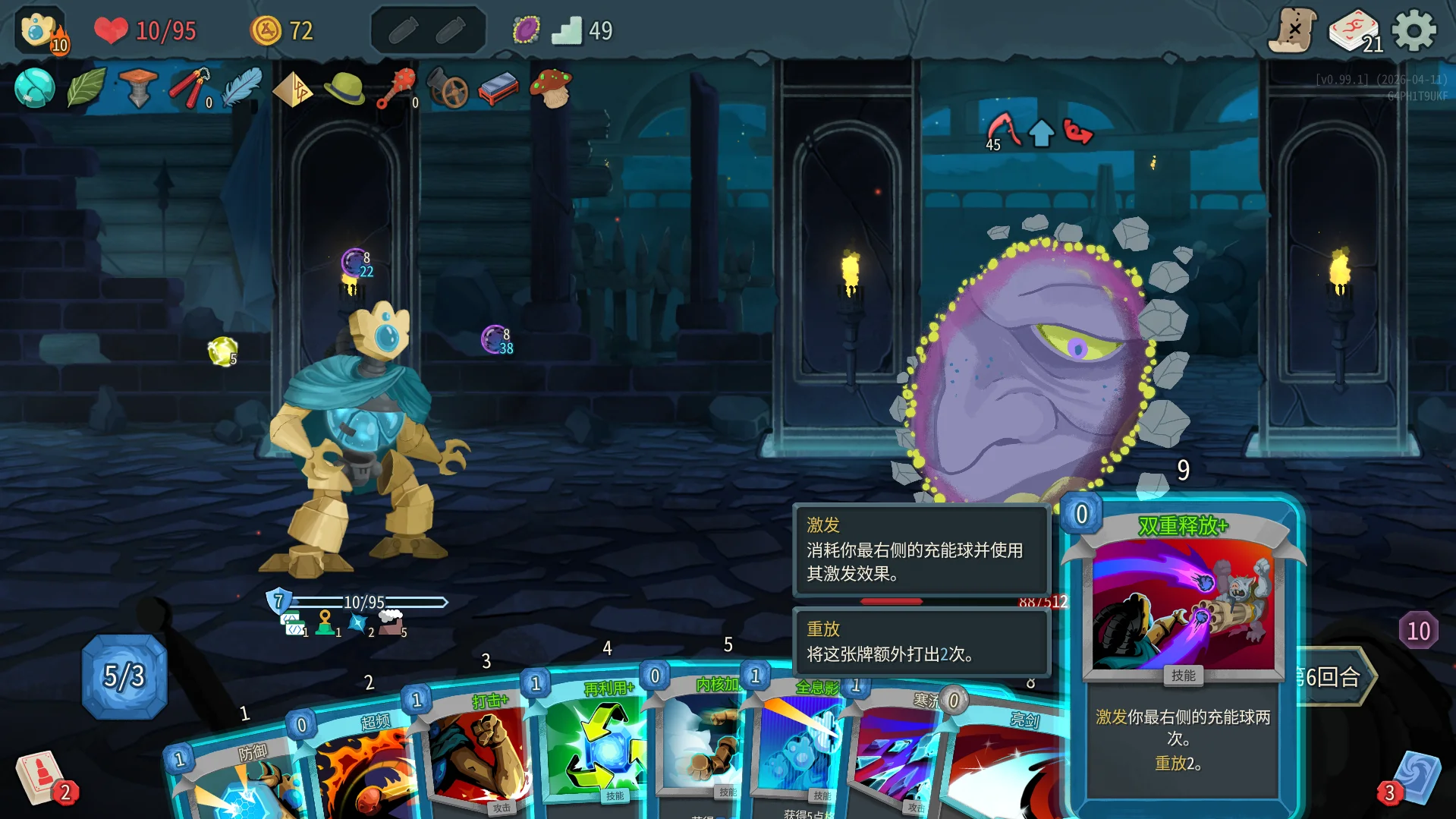
Task: Inspect the mushroom relic
Action: 552,88
